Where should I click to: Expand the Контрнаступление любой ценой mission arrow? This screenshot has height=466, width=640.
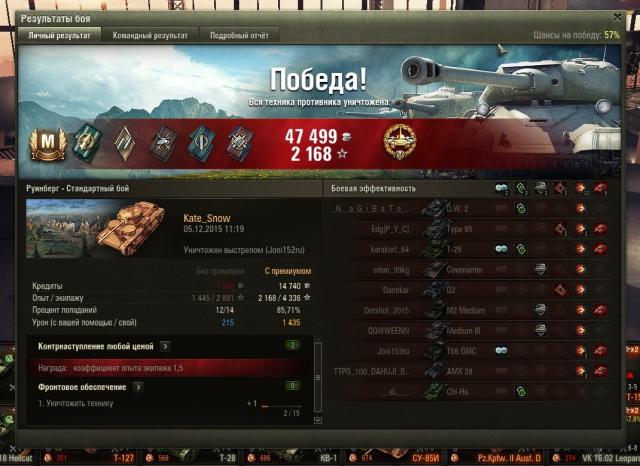coord(164,346)
